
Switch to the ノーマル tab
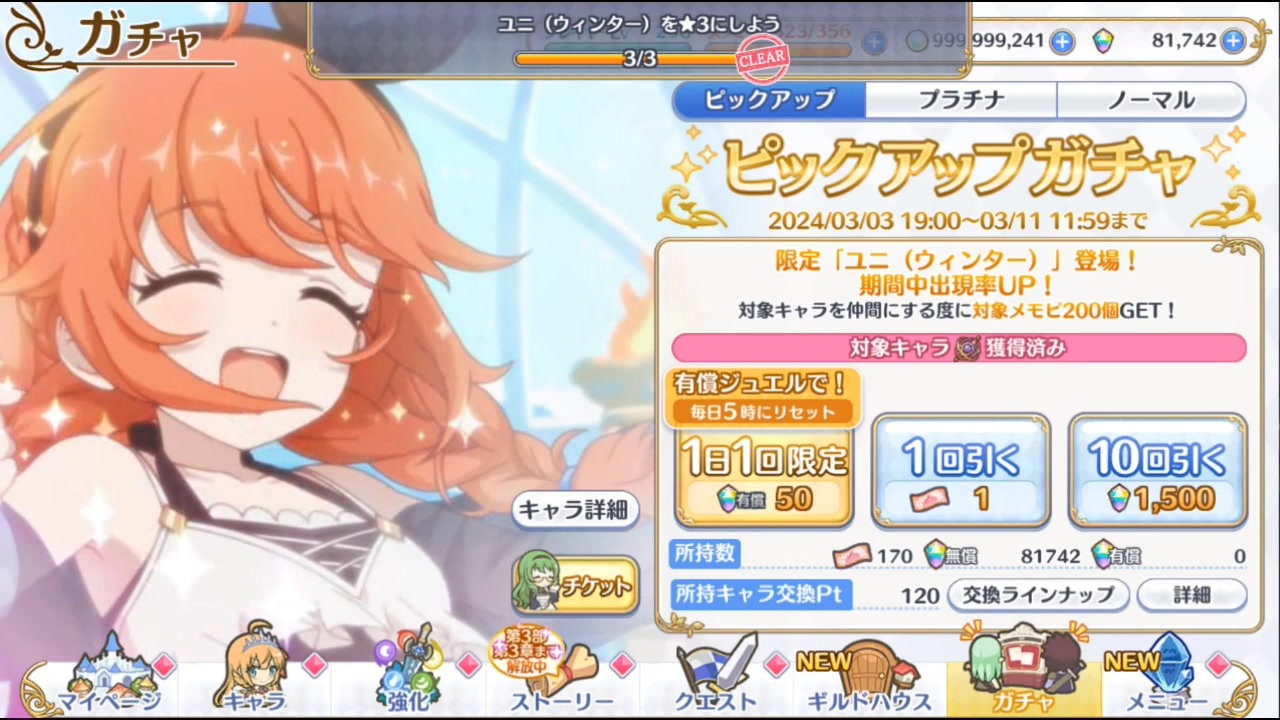1150,100
